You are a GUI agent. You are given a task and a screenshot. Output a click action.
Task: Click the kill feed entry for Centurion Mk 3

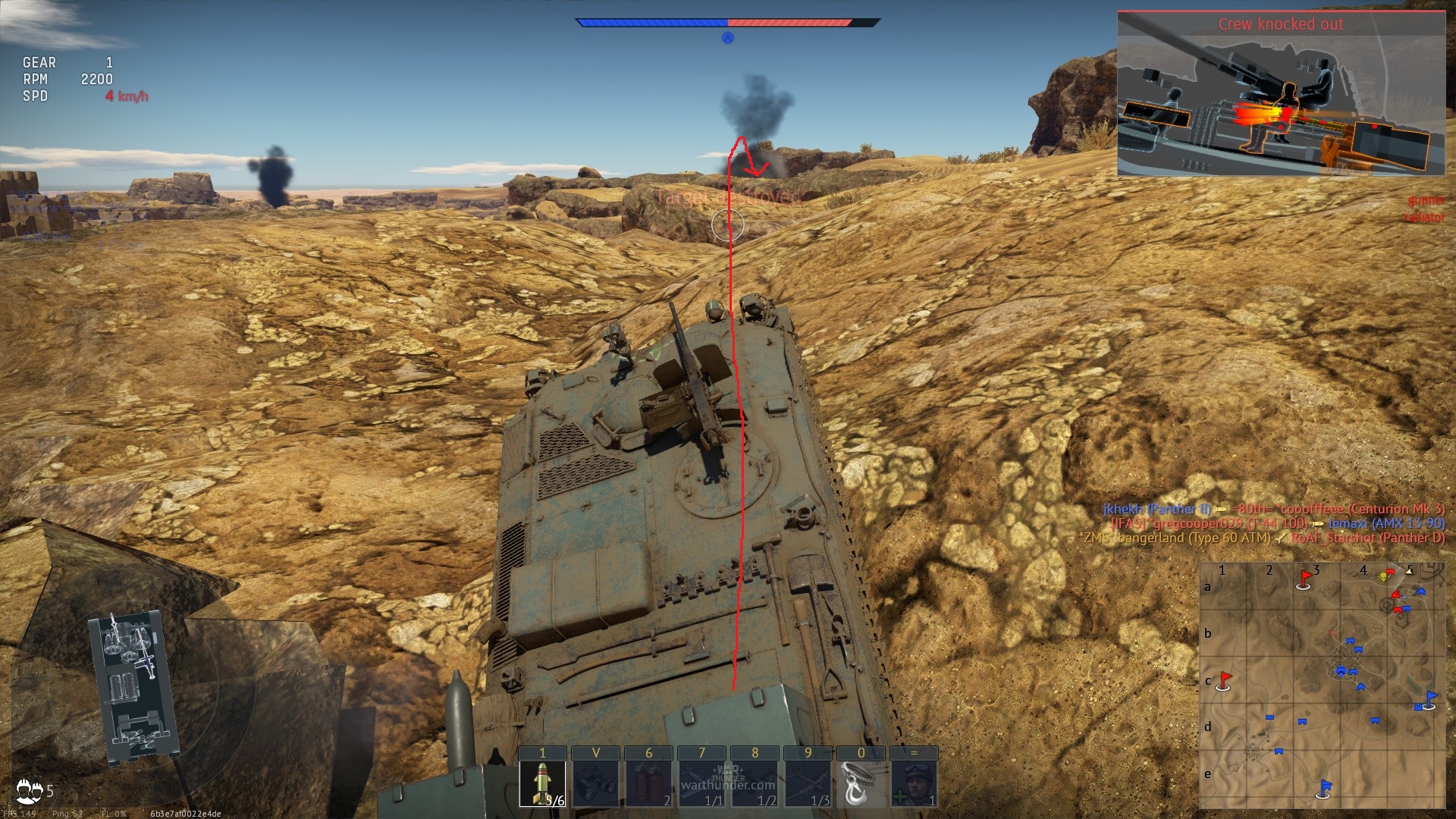point(1274,509)
